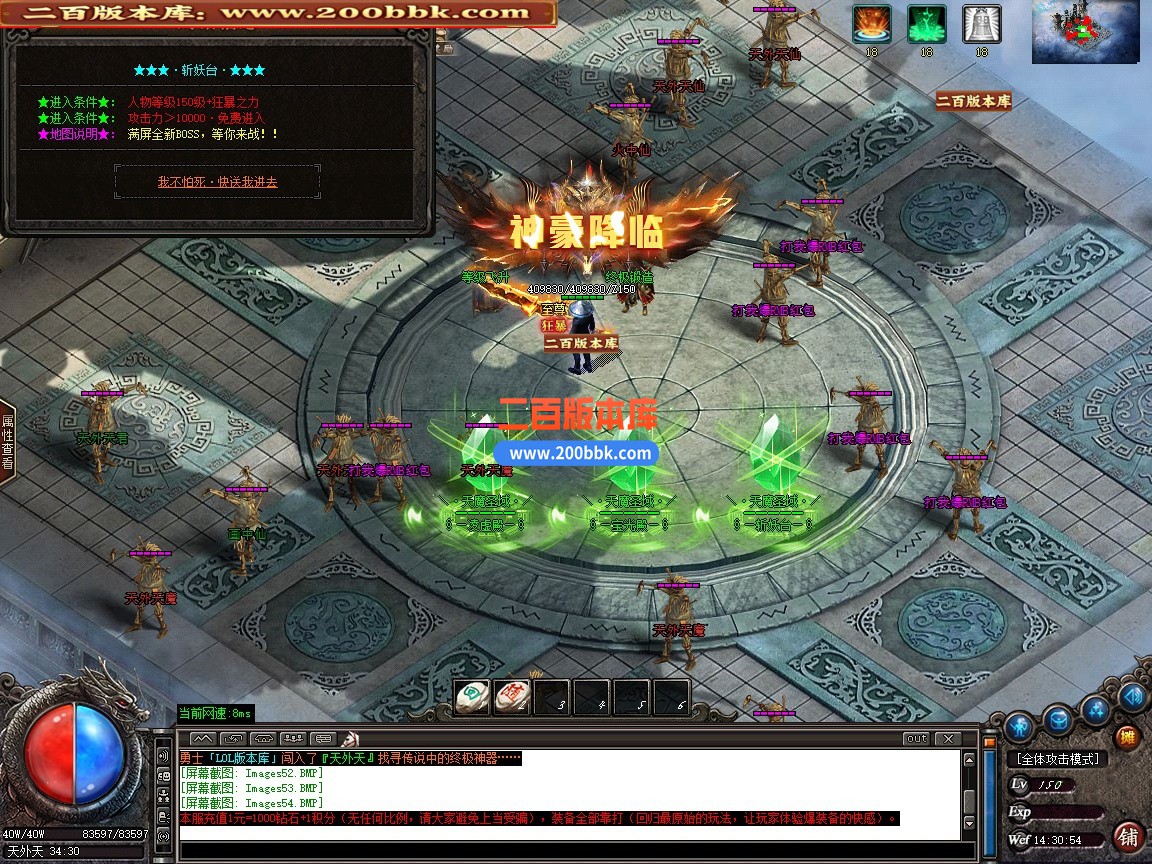Open the bag chest icon
The width and height of the screenshot is (1152, 864).
click(1058, 719)
